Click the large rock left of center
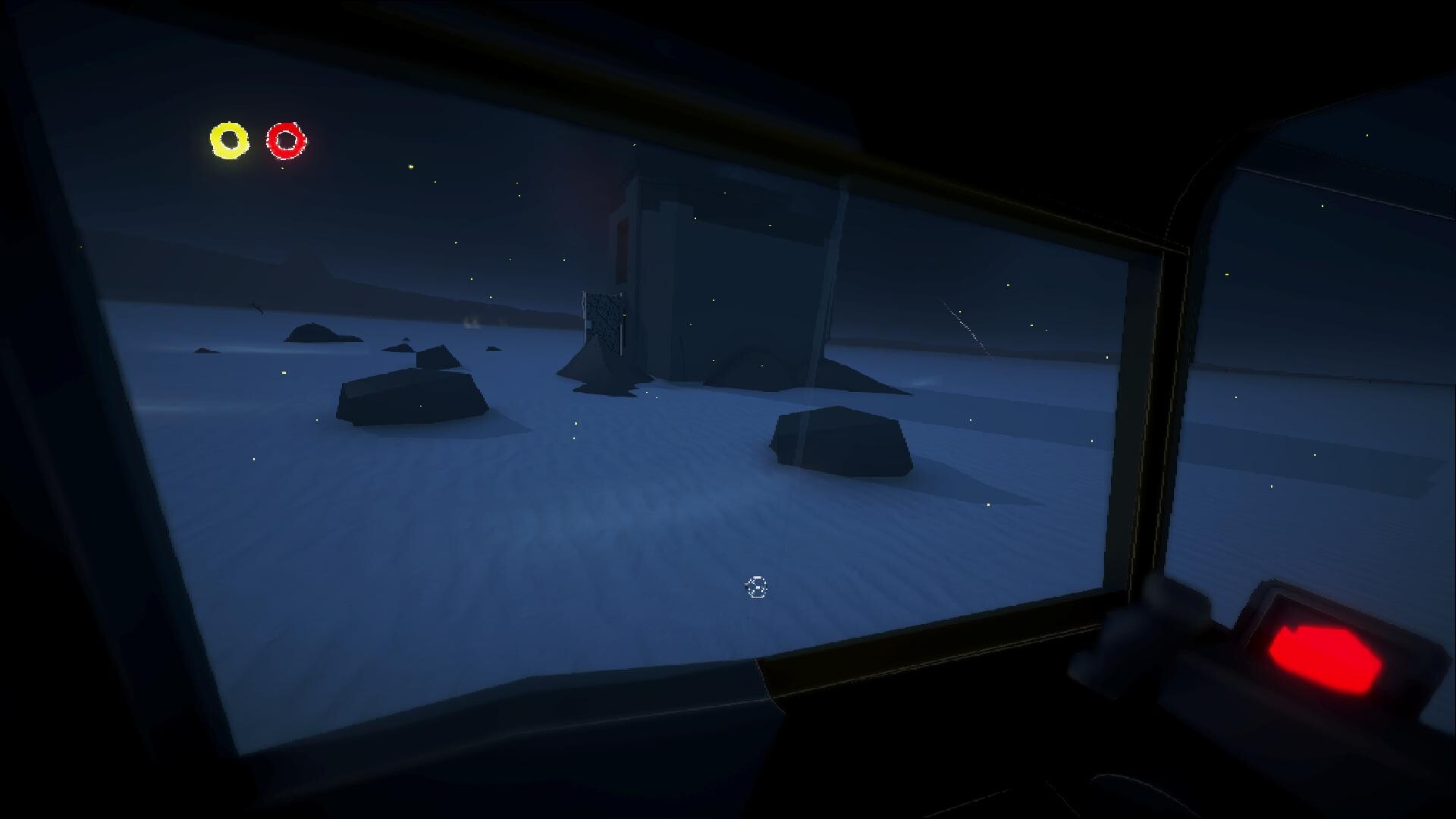This screenshot has height=819, width=1456. 413,398
